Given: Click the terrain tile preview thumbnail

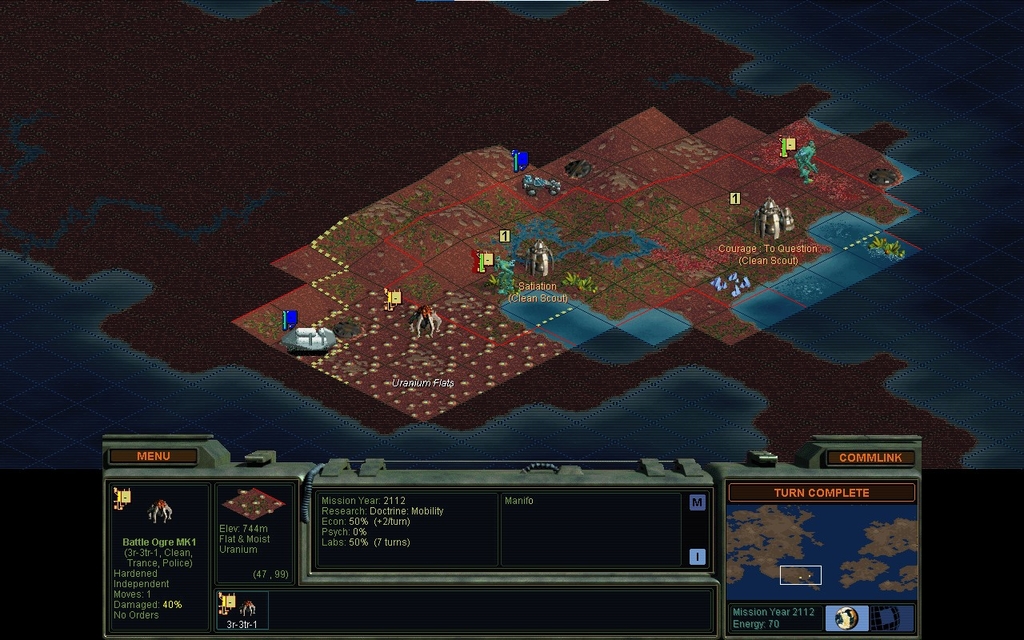Looking at the screenshot, I should 253,504.
